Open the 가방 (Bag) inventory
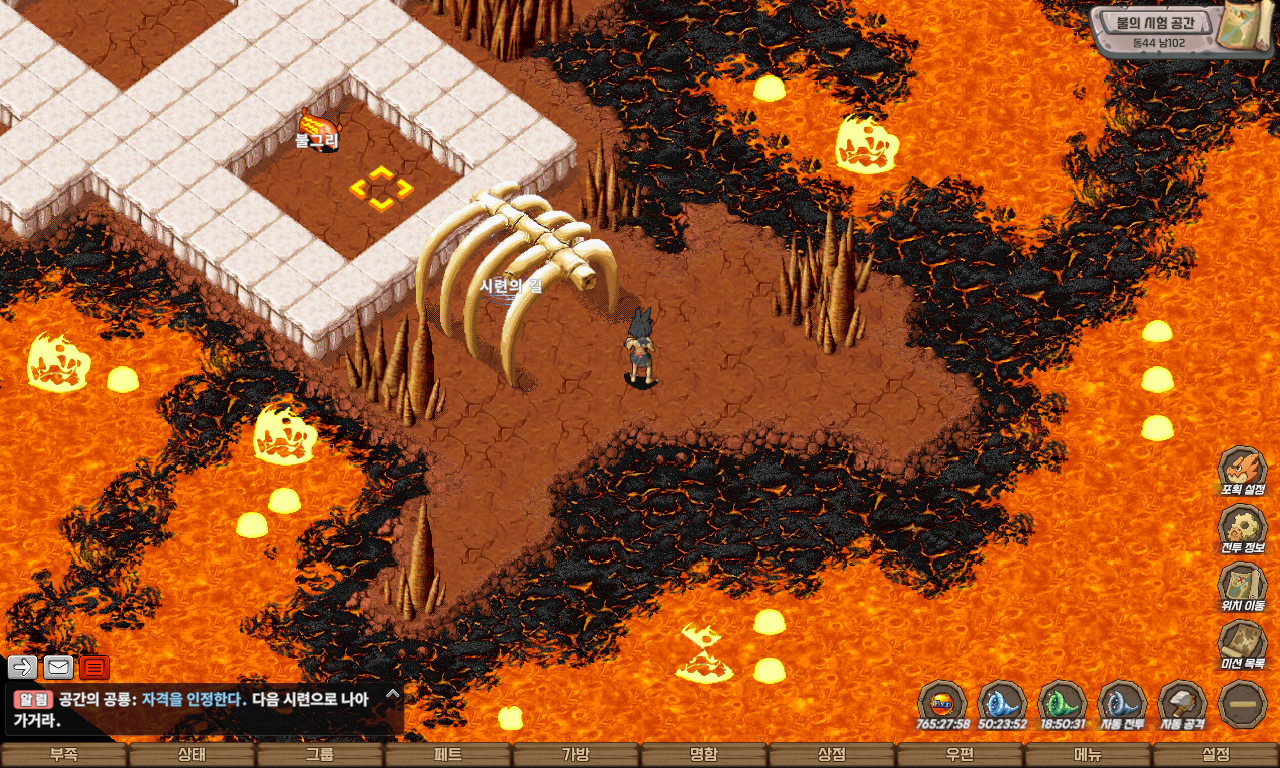Image resolution: width=1280 pixels, height=768 pixels. click(x=576, y=756)
